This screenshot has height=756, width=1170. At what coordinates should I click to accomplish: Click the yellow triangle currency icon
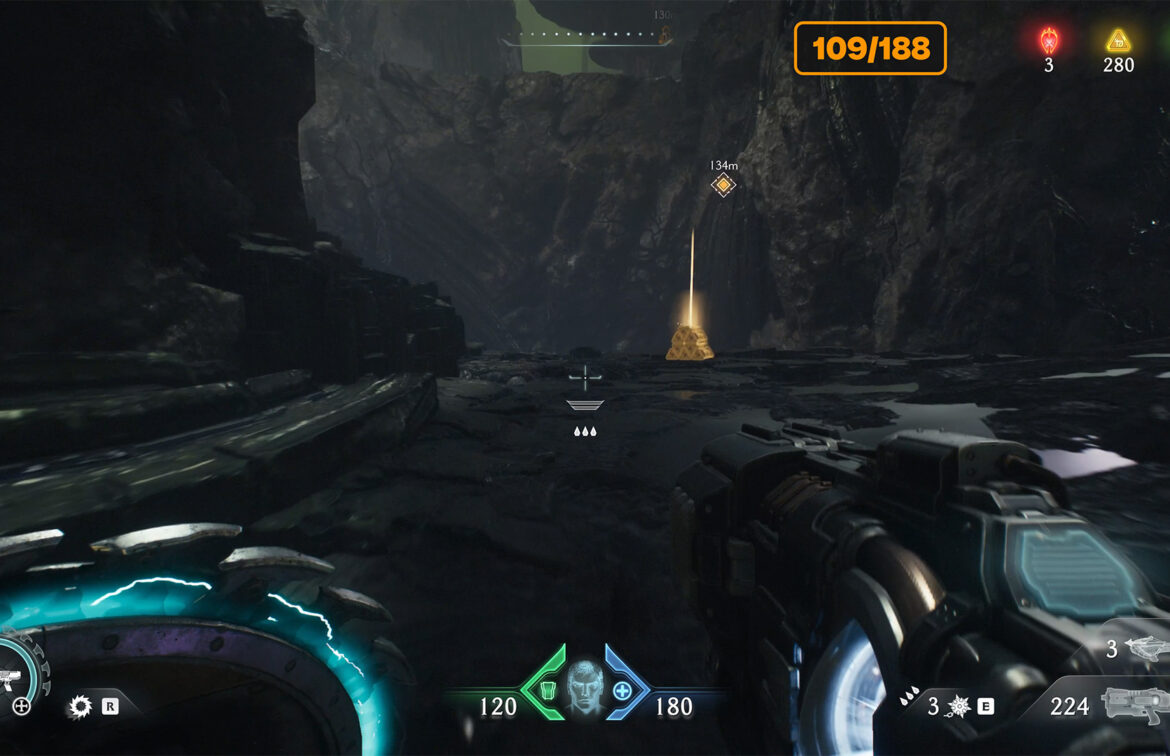(x=1117, y=41)
